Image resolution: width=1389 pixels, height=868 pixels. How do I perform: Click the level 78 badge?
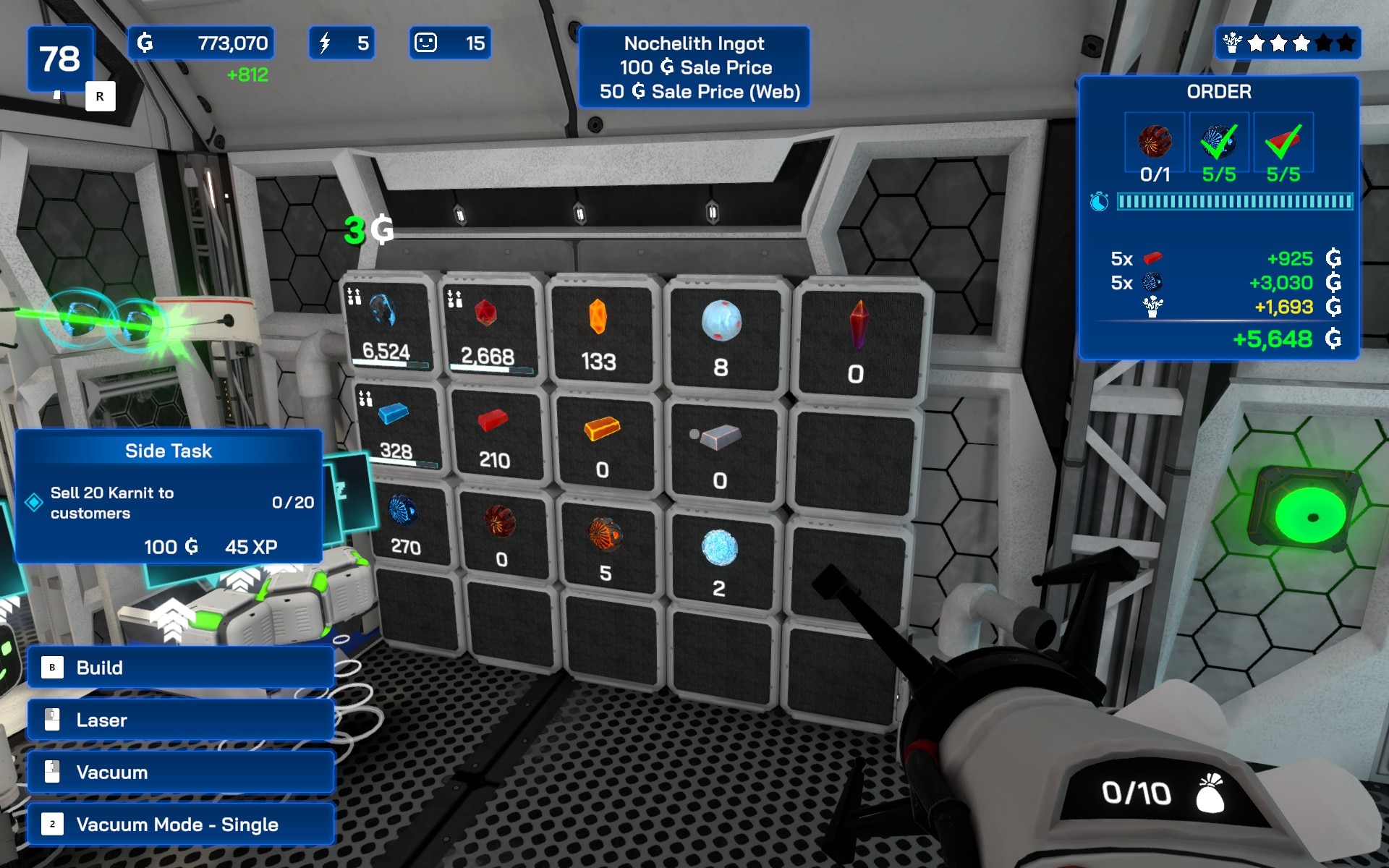[61, 59]
